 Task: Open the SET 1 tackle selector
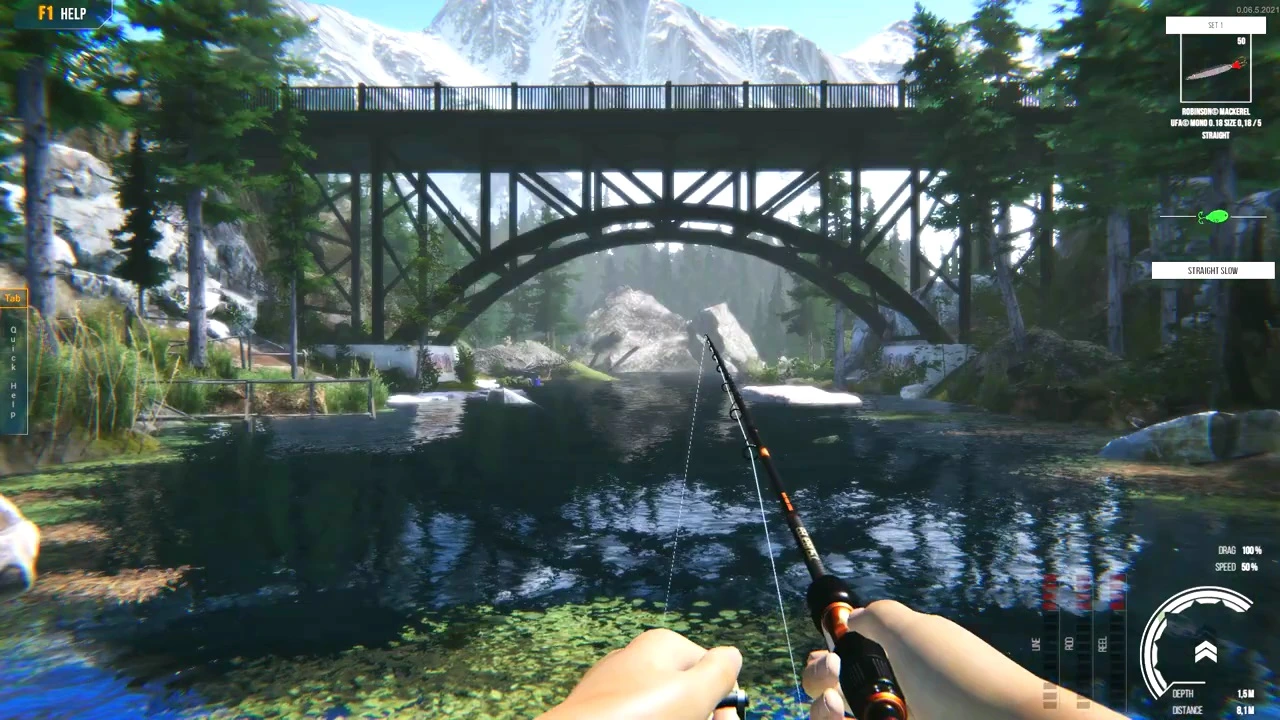point(1215,25)
